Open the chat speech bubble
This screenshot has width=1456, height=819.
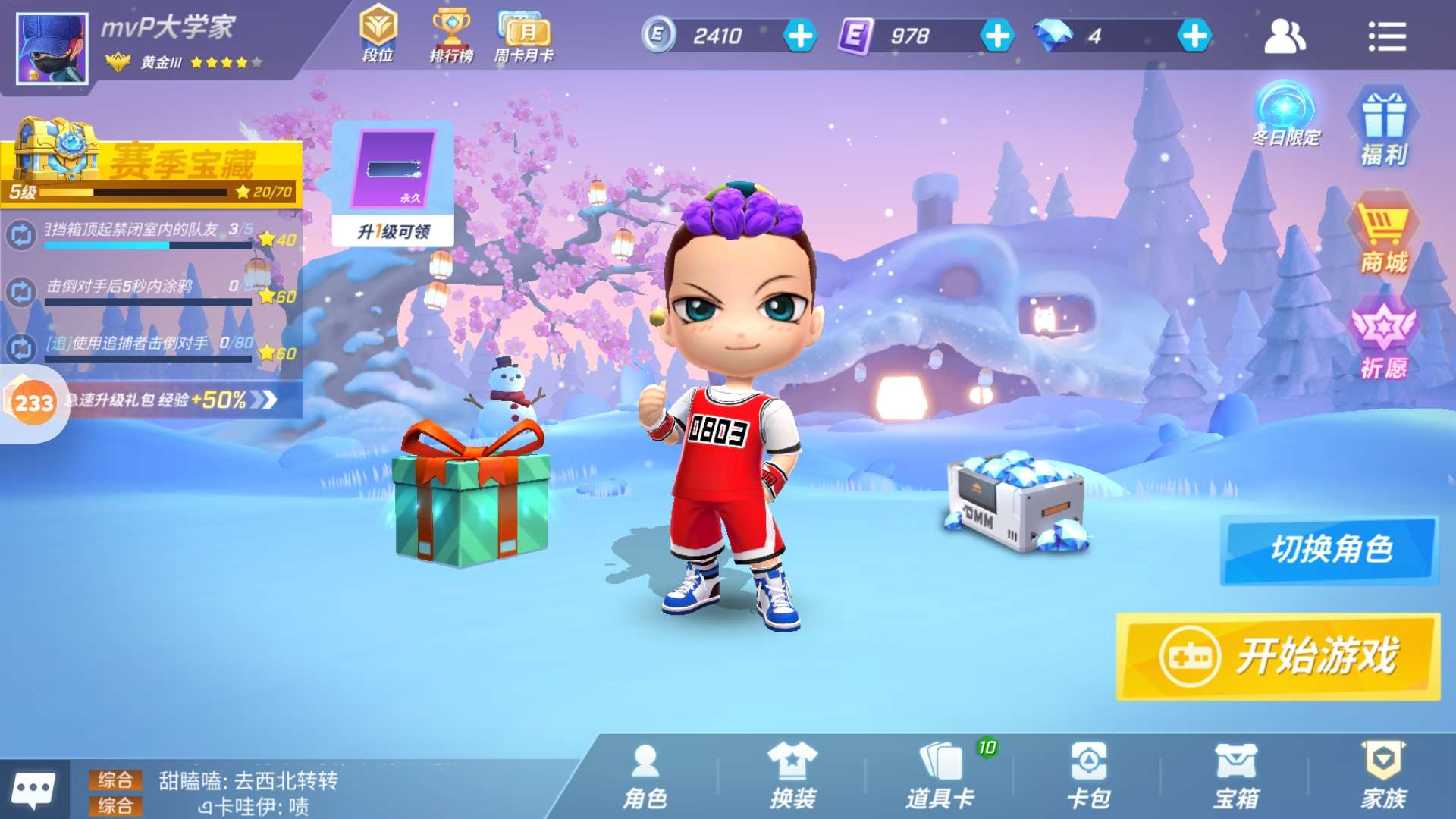tap(34, 790)
